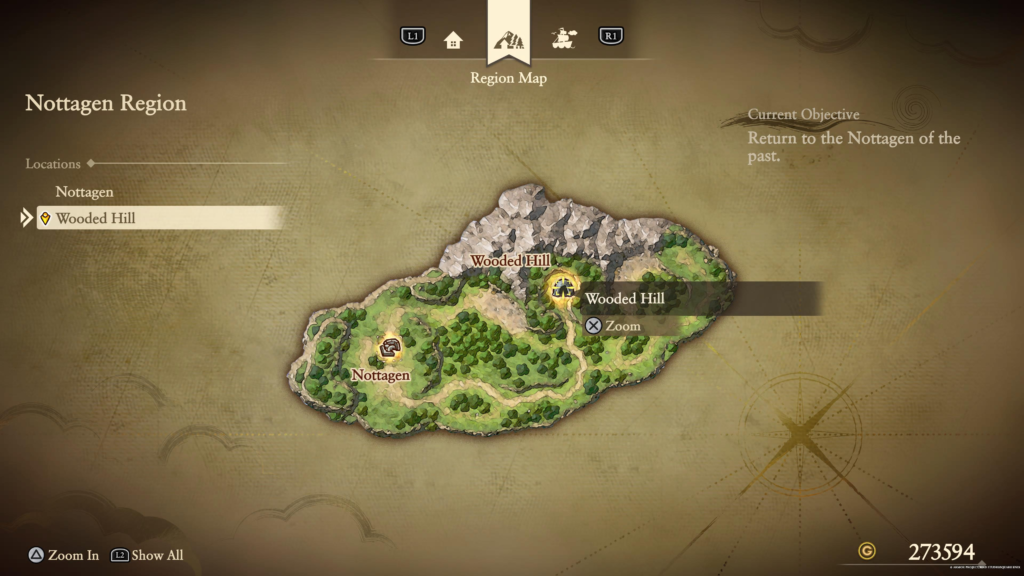
Task: Choose the Wooded Hill list entry
Action: [96, 218]
